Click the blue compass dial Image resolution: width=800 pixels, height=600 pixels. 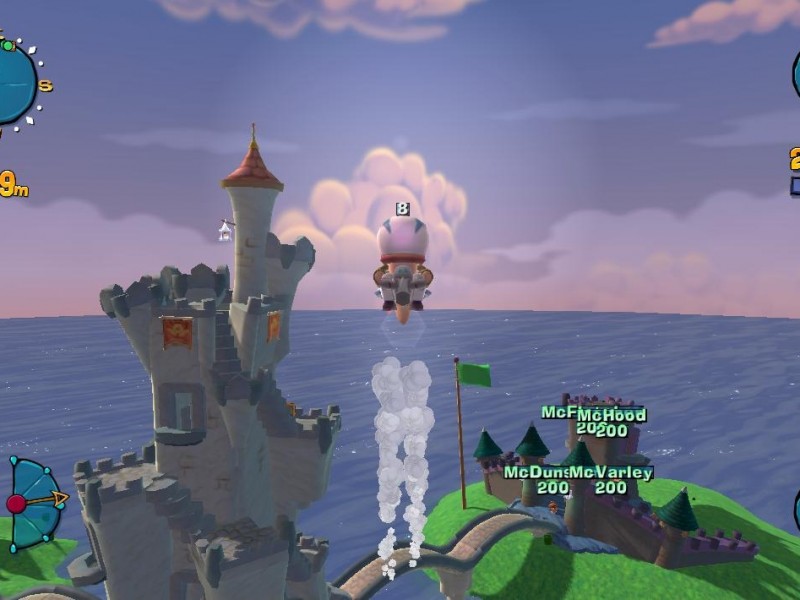click(x=14, y=83)
